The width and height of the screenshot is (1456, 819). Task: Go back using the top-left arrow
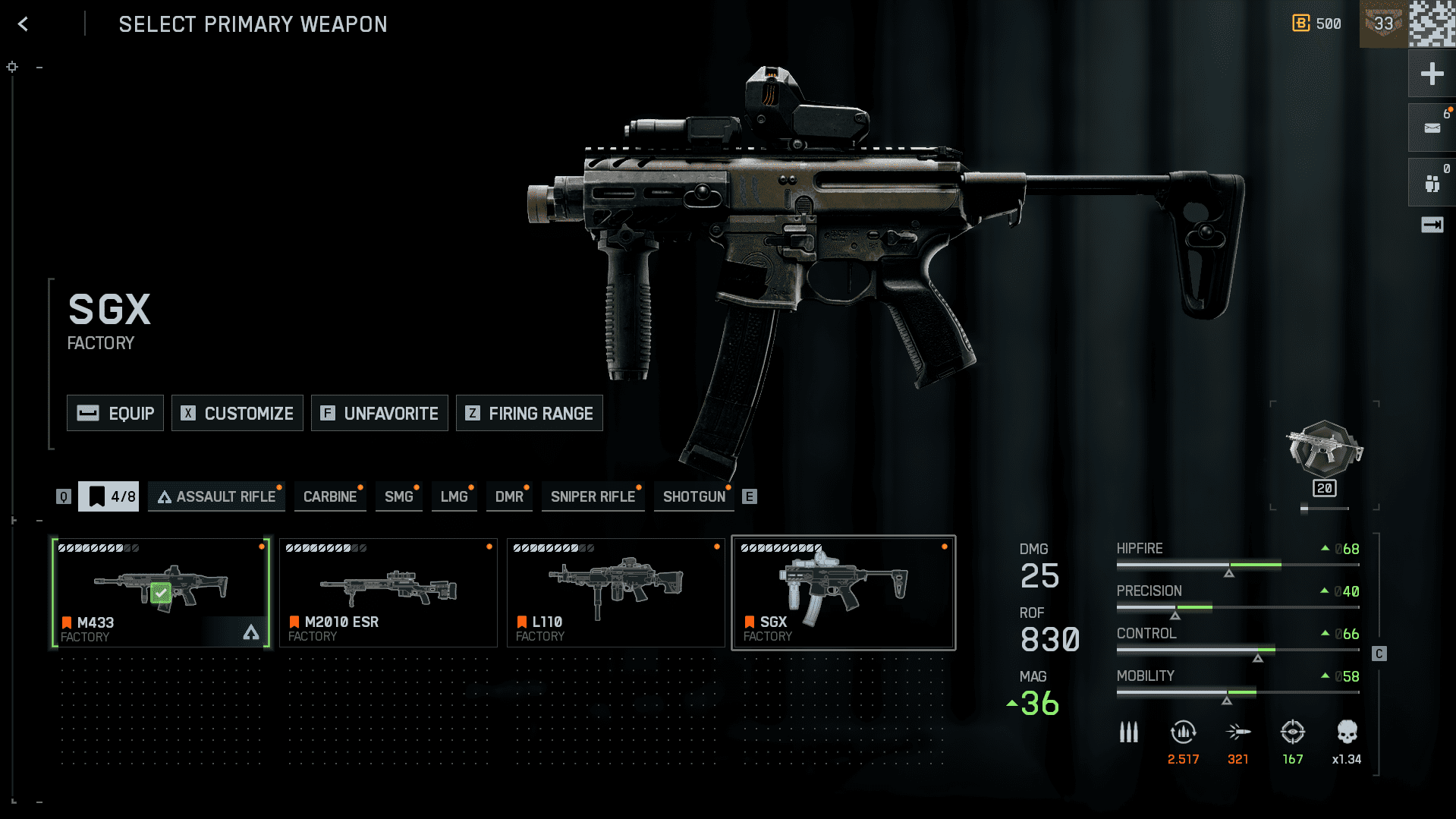[x=24, y=24]
